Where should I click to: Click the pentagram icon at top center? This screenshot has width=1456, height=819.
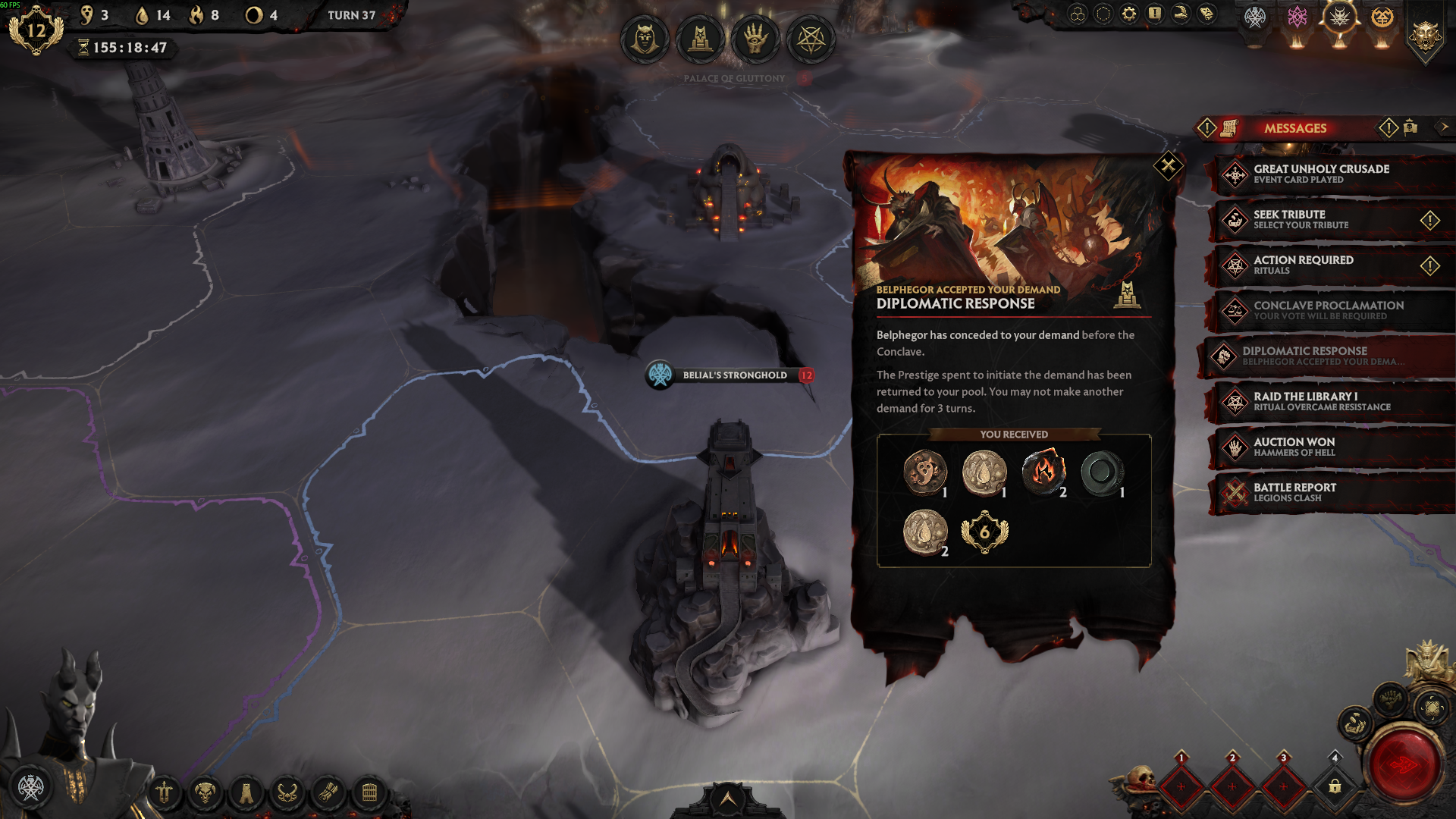[811, 39]
